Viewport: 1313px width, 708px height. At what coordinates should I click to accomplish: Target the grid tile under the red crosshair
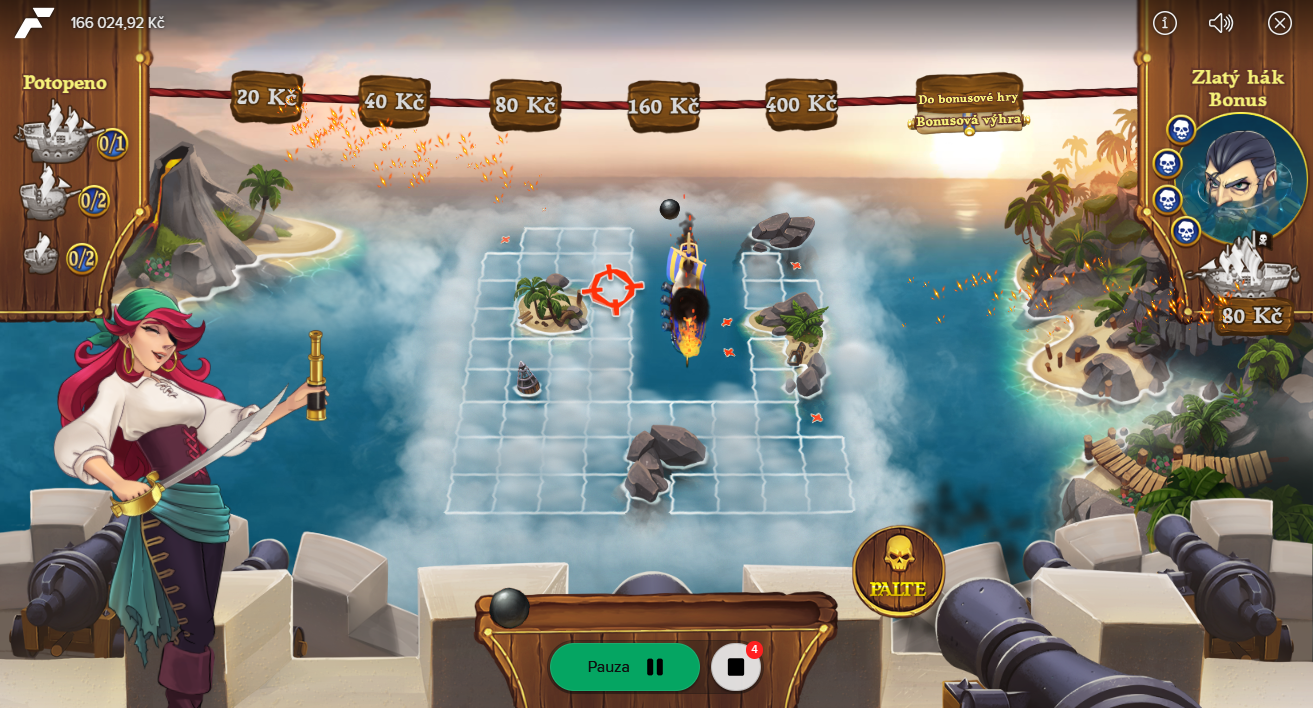pyautogui.click(x=612, y=289)
